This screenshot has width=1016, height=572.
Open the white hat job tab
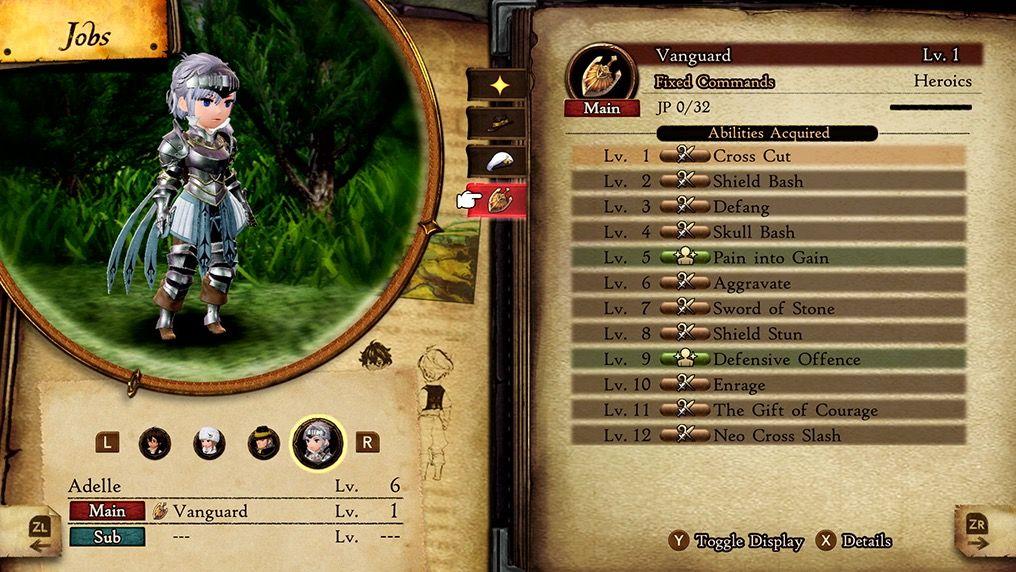tap(499, 161)
